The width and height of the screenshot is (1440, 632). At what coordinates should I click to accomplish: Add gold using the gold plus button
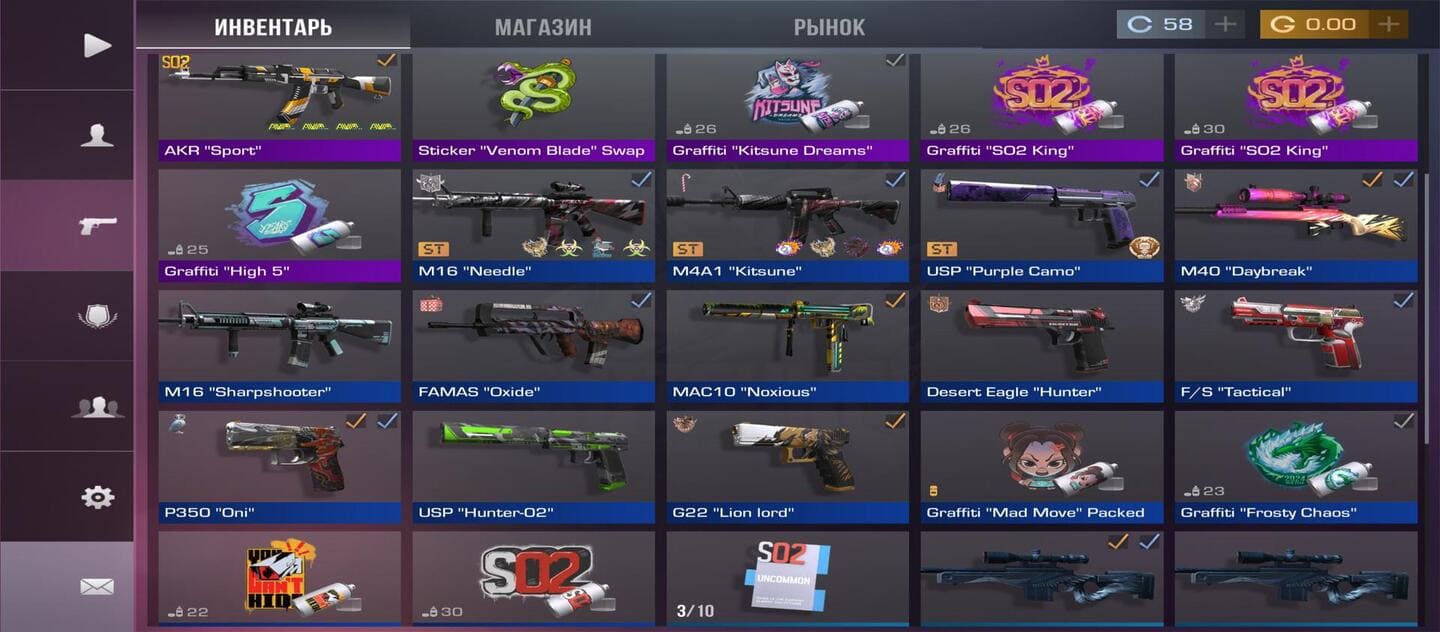1387,24
